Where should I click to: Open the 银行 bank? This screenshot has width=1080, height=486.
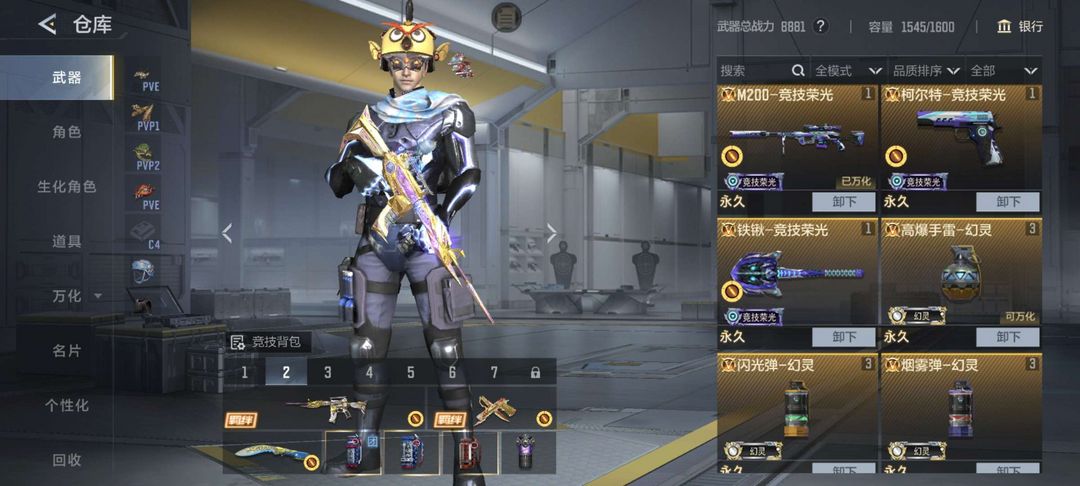[1020, 26]
